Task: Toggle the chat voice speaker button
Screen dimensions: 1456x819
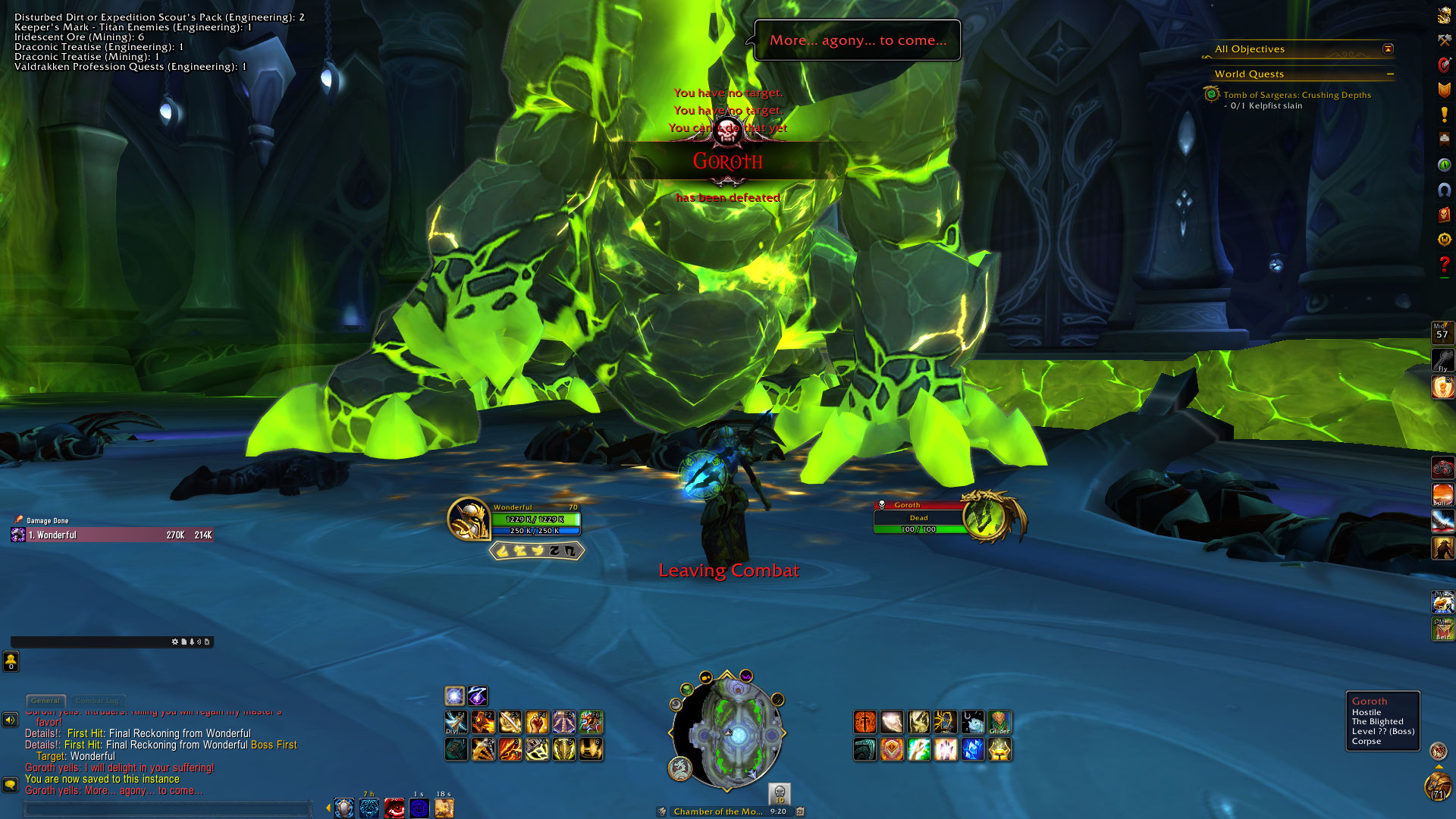Action: click(11, 720)
